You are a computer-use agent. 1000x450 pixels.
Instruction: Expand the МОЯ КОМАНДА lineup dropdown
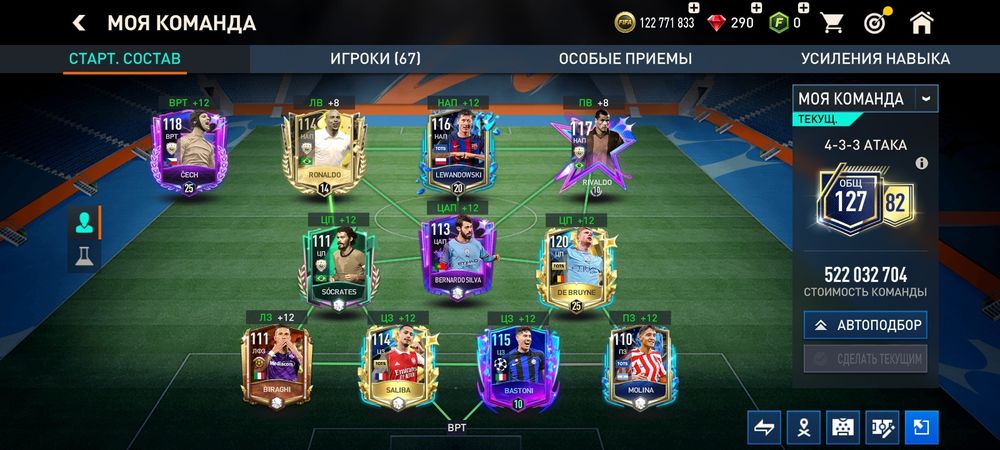pyautogui.click(x=926, y=98)
